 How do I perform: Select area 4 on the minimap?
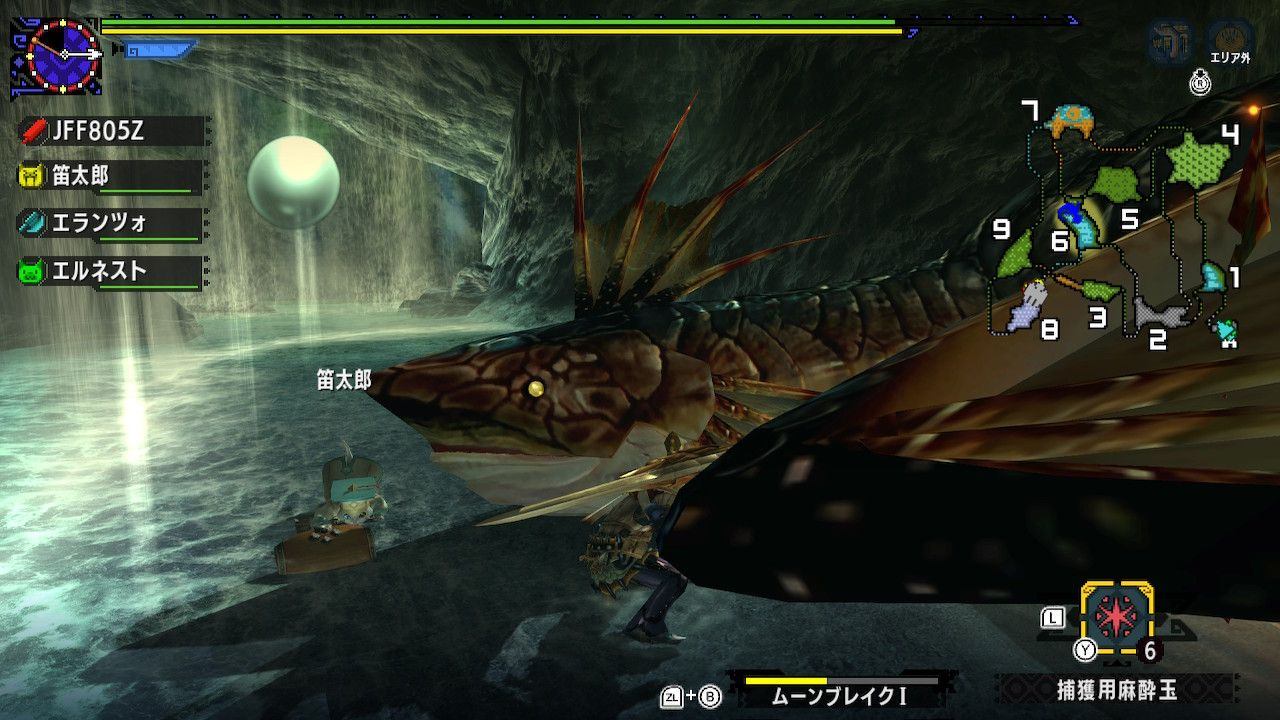[x=1198, y=160]
